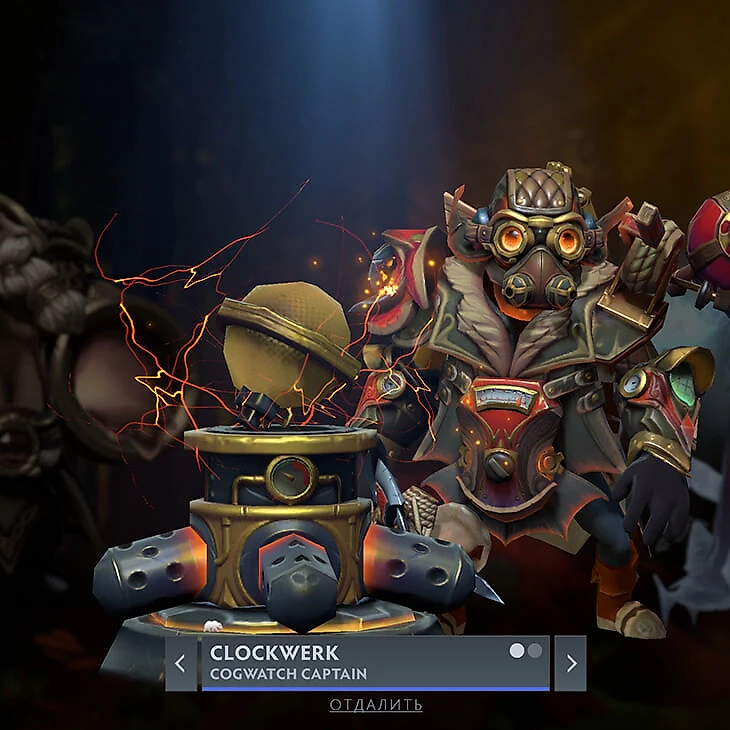Switch to the second style dot
This screenshot has height=730, width=730.
point(535,651)
